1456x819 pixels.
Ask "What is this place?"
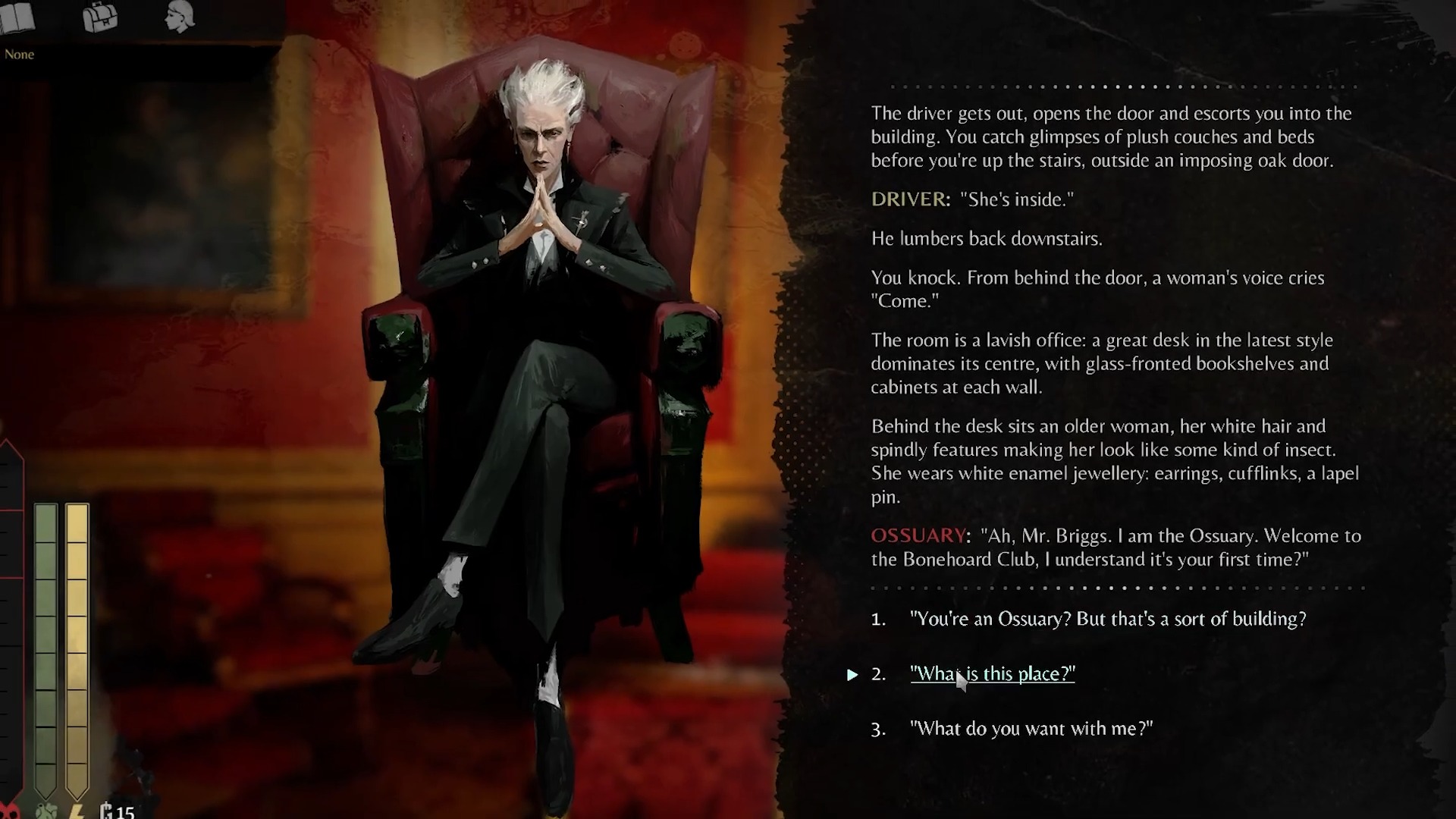pos(992,674)
